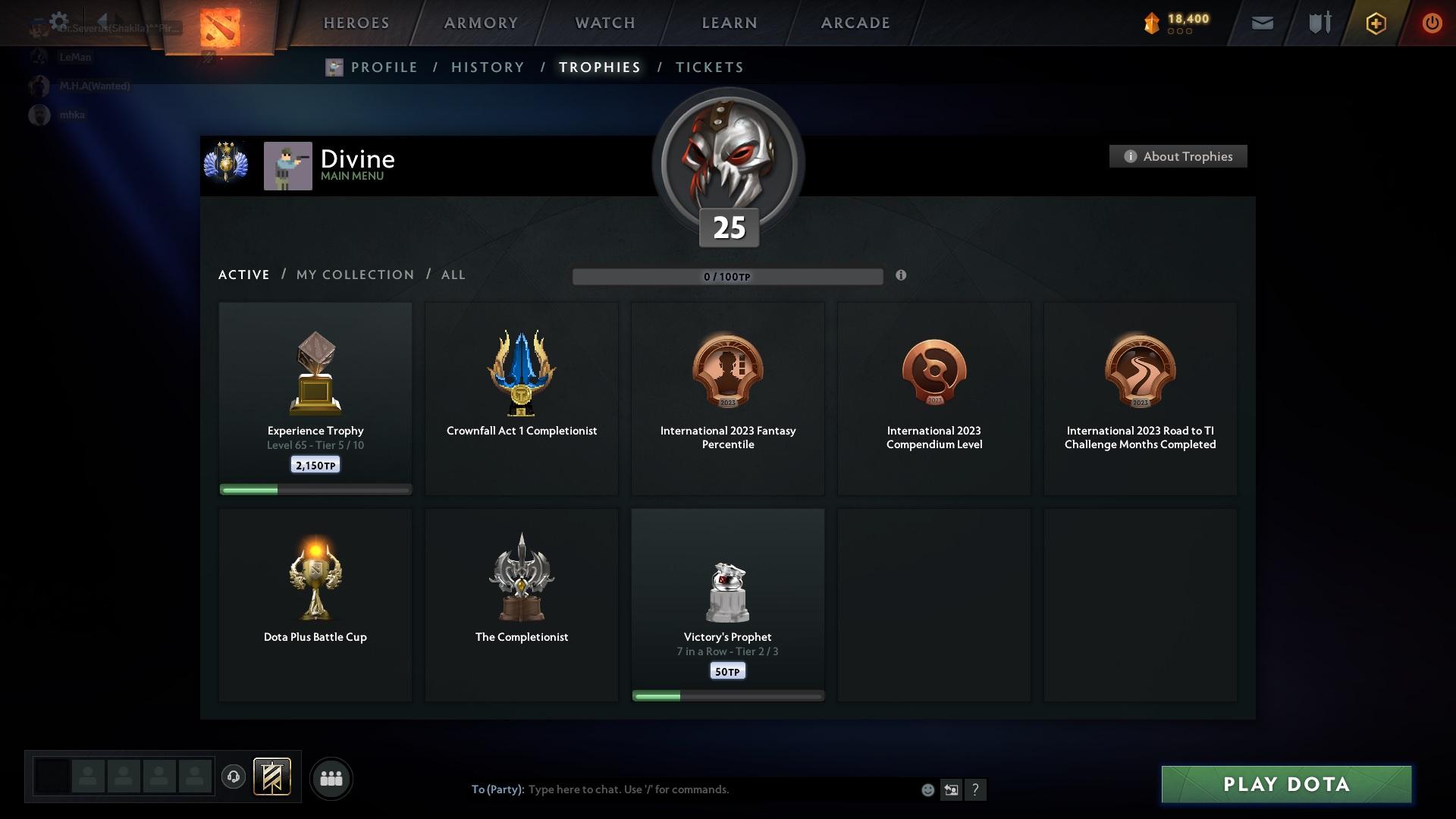Open the friends list icon at bottom
The image size is (1456, 819).
tap(331, 778)
